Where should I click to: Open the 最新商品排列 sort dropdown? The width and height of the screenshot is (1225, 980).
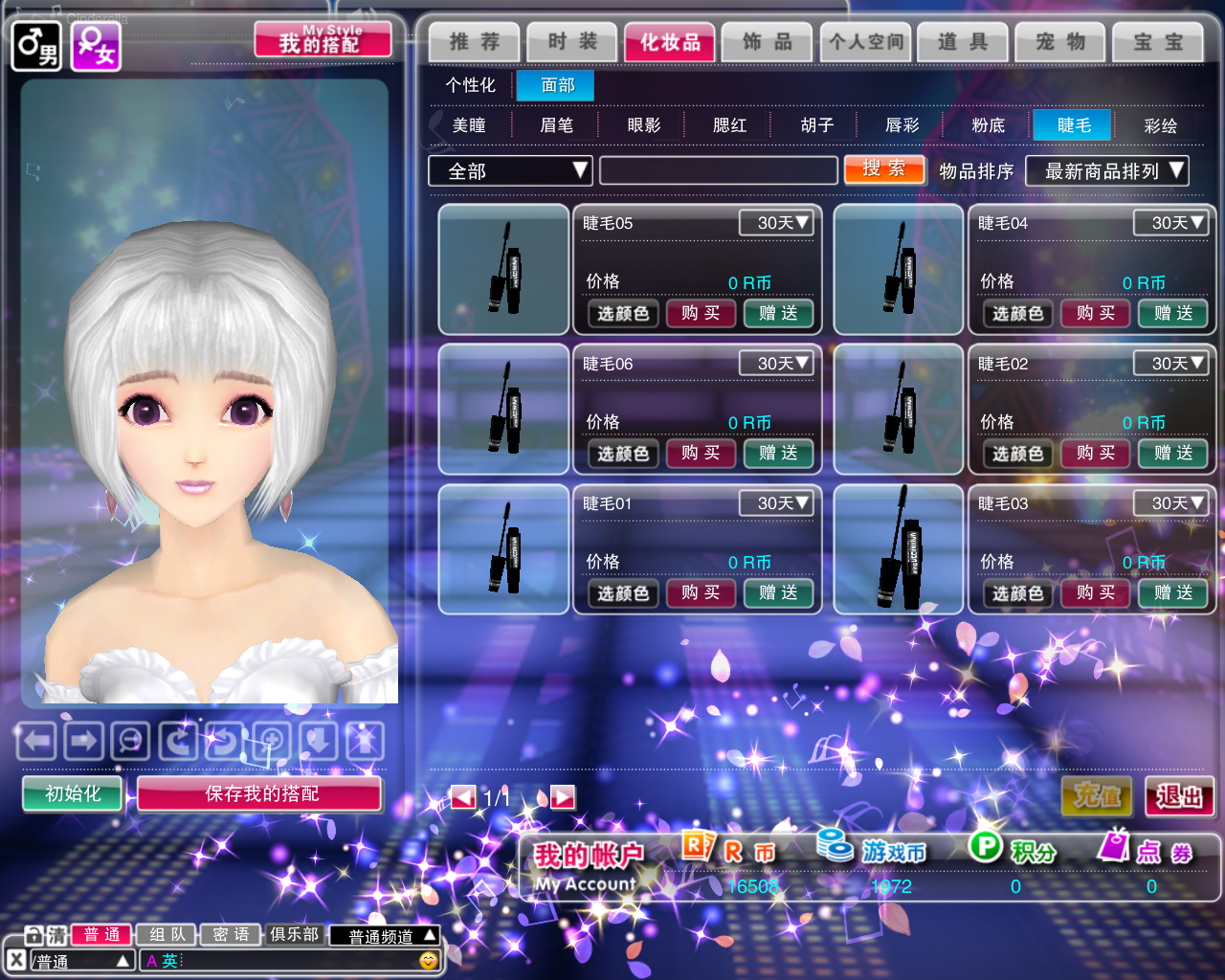click(x=1106, y=171)
